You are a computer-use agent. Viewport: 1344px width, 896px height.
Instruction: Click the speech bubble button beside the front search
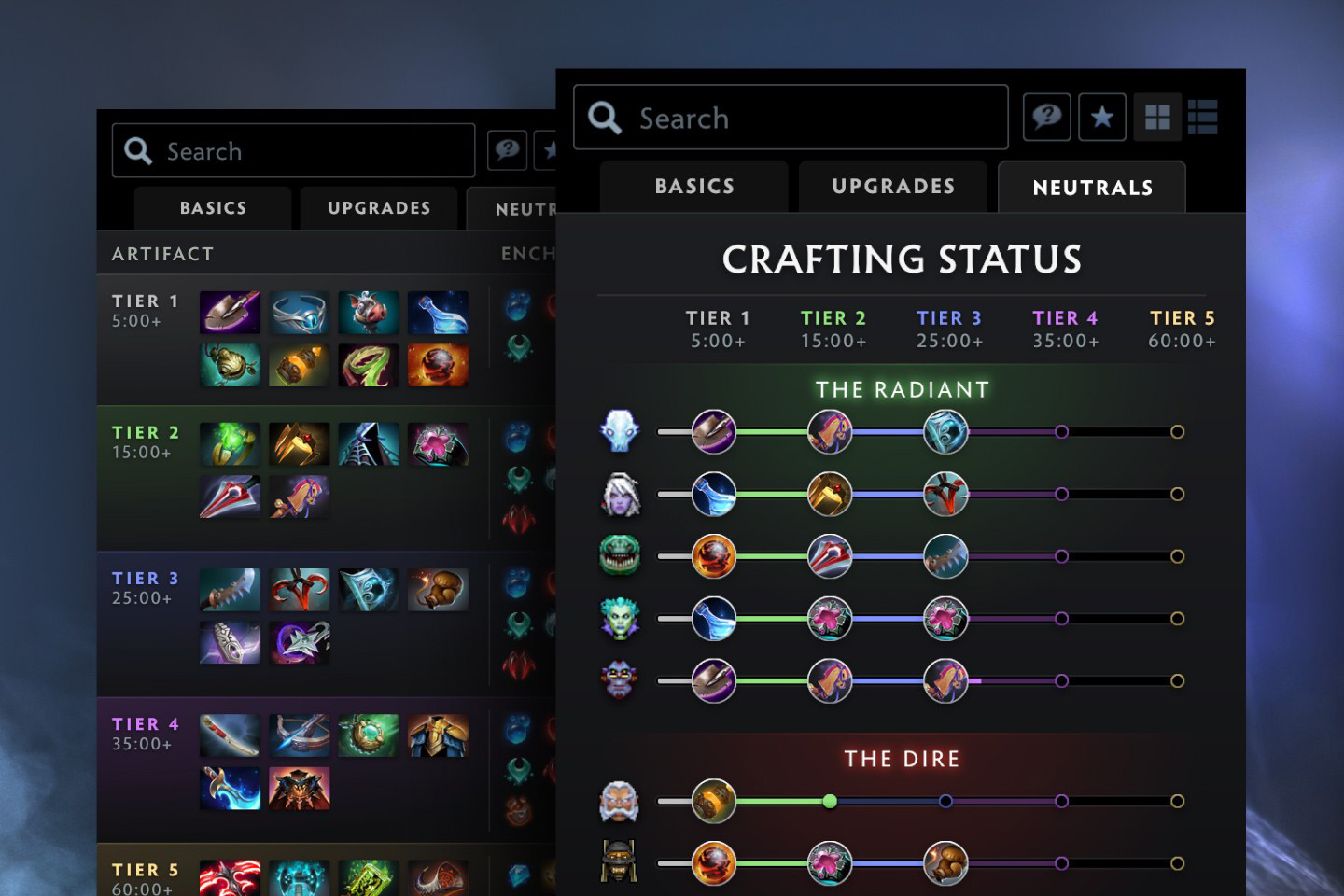[x=1046, y=118]
